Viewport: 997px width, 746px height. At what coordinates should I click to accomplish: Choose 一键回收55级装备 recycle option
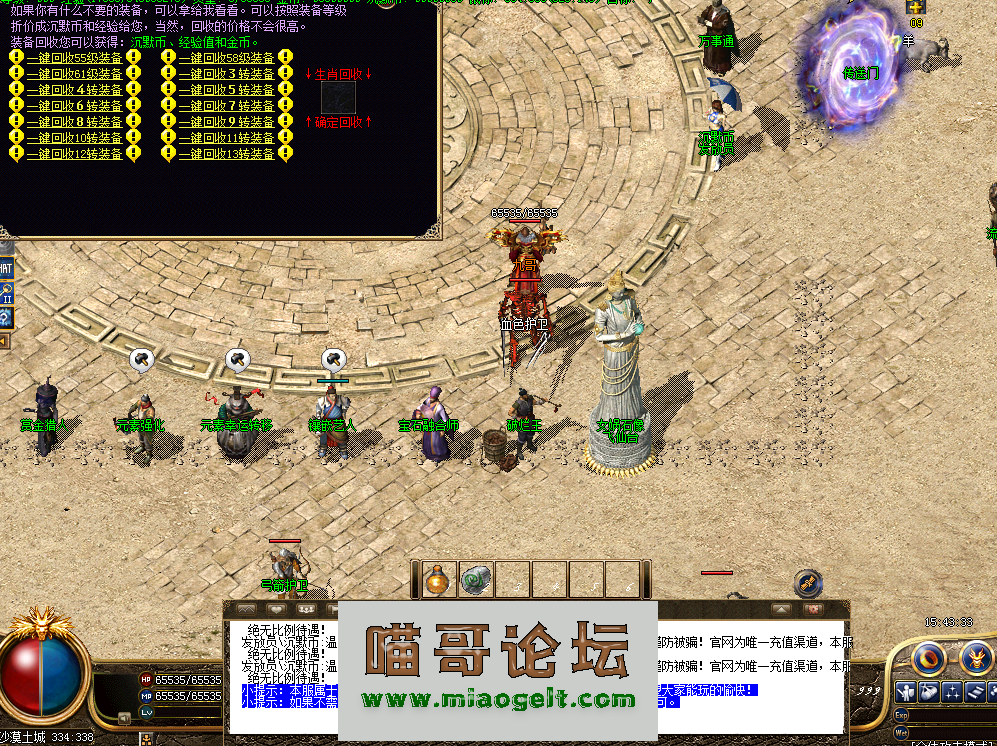(x=74, y=58)
